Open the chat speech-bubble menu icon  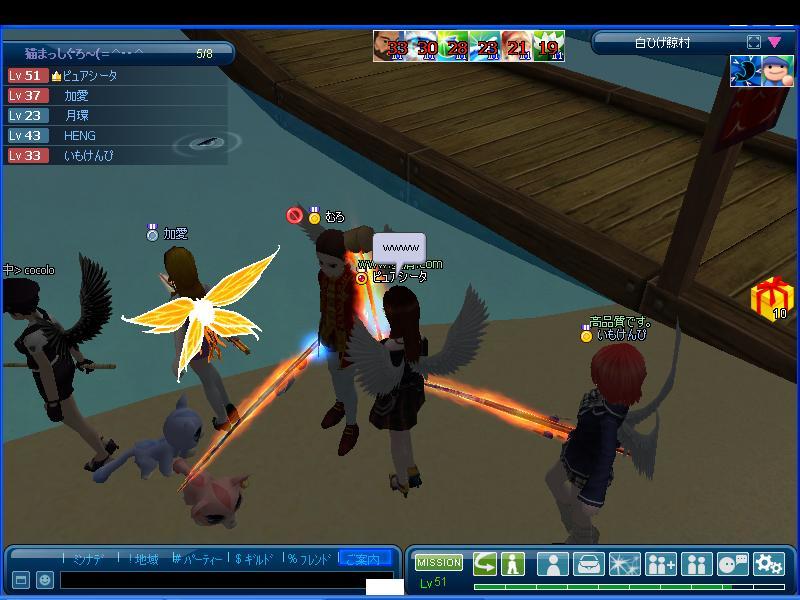[x=733, y=564]
